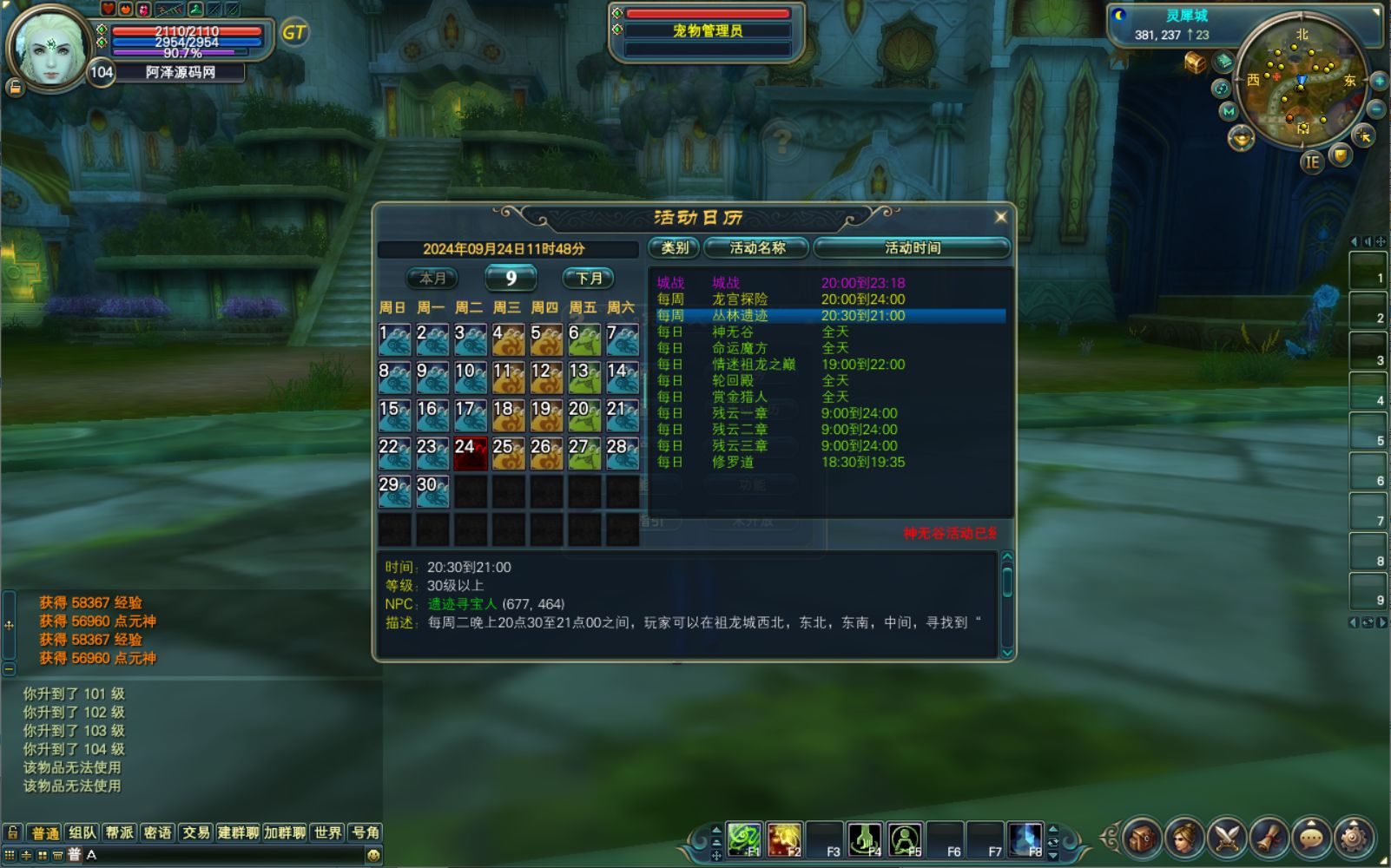
Task: Close the activity calendar window
Action: click(1000, 217)
